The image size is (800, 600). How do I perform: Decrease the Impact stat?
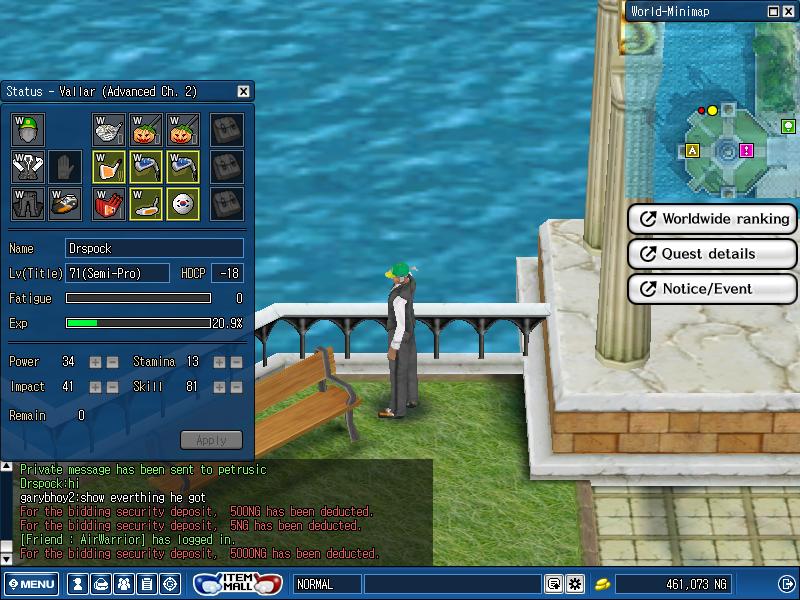click(x=112, y=387)
